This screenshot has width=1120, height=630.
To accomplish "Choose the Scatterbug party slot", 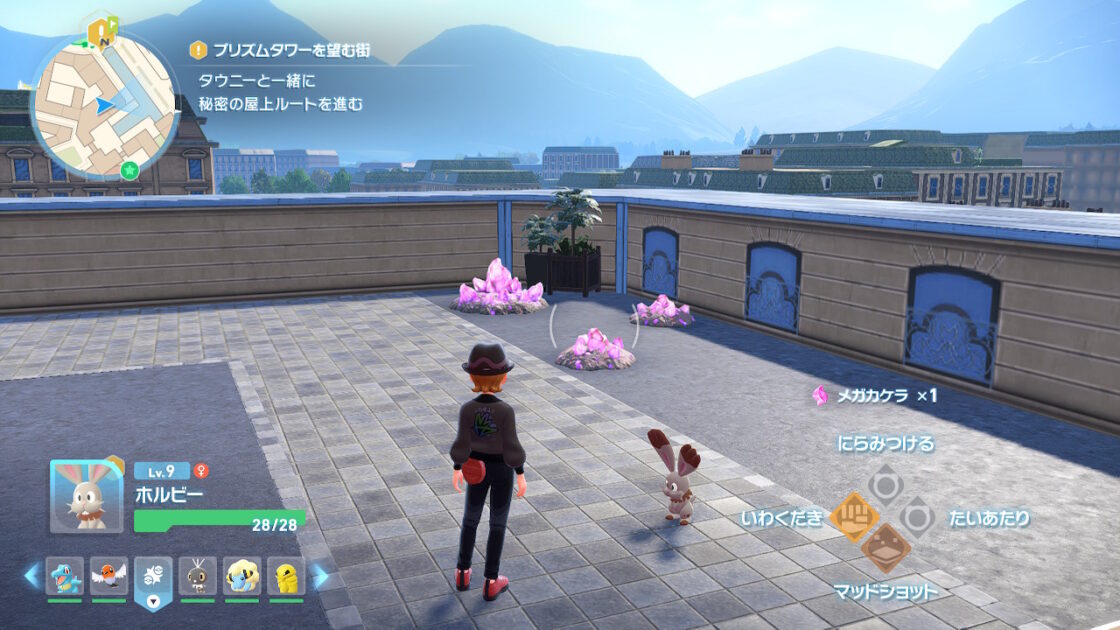I will click(197, 576).
